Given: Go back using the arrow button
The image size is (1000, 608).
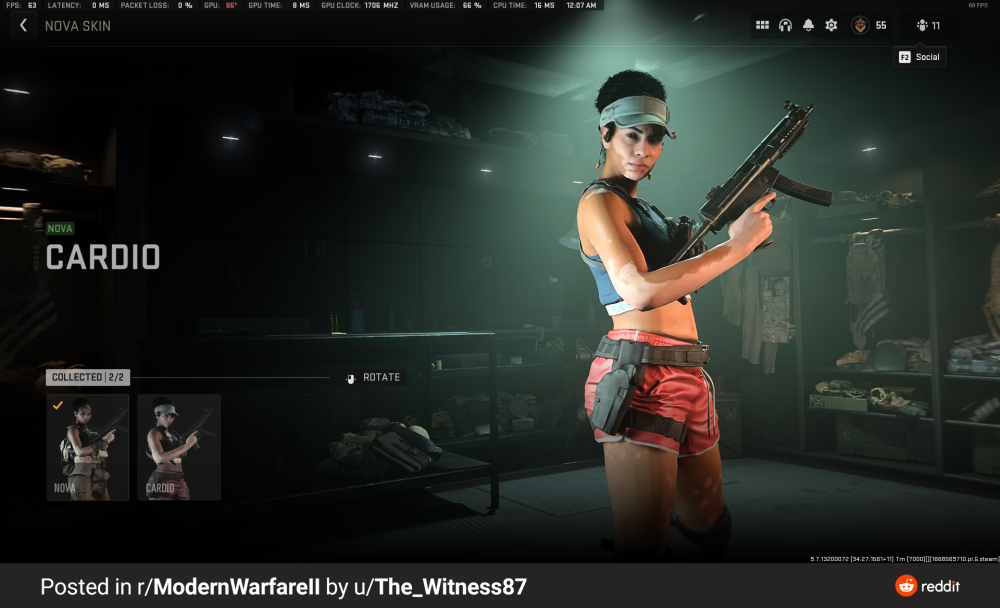Looking at the screenshot, I should [24, 26].
